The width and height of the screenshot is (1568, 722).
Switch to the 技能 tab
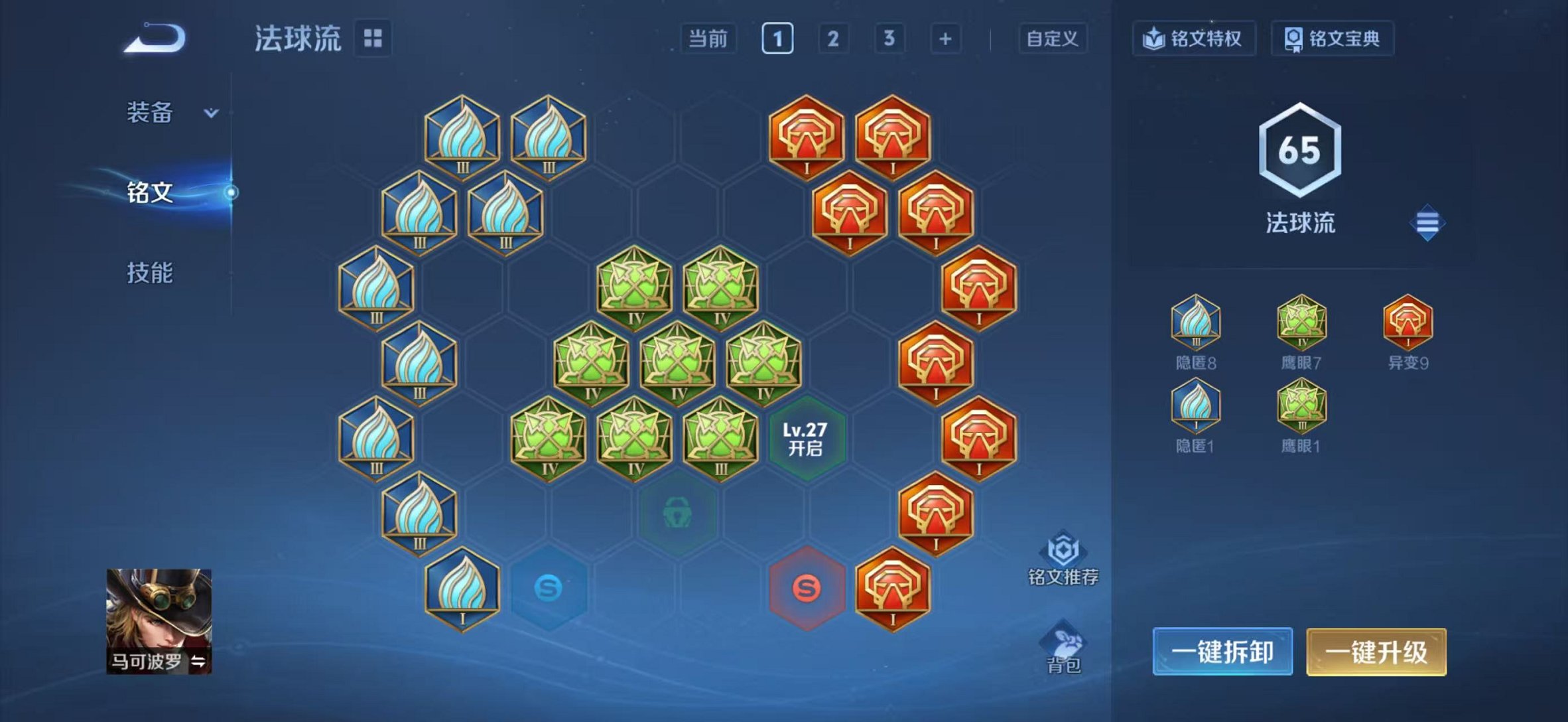point(150,271)
